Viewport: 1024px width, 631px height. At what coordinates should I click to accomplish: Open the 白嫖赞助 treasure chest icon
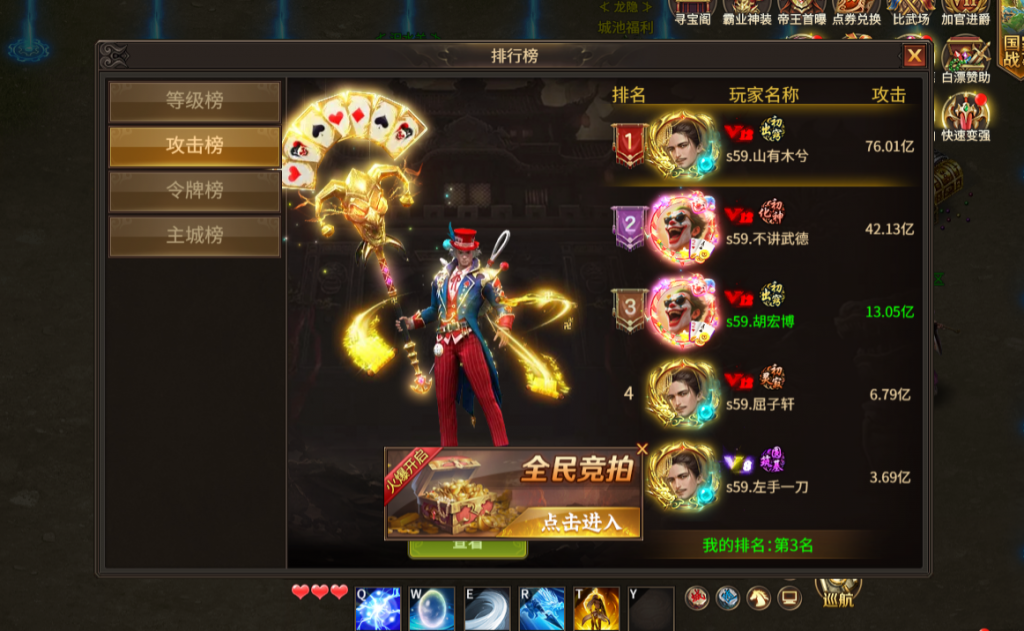pos(965,56)
